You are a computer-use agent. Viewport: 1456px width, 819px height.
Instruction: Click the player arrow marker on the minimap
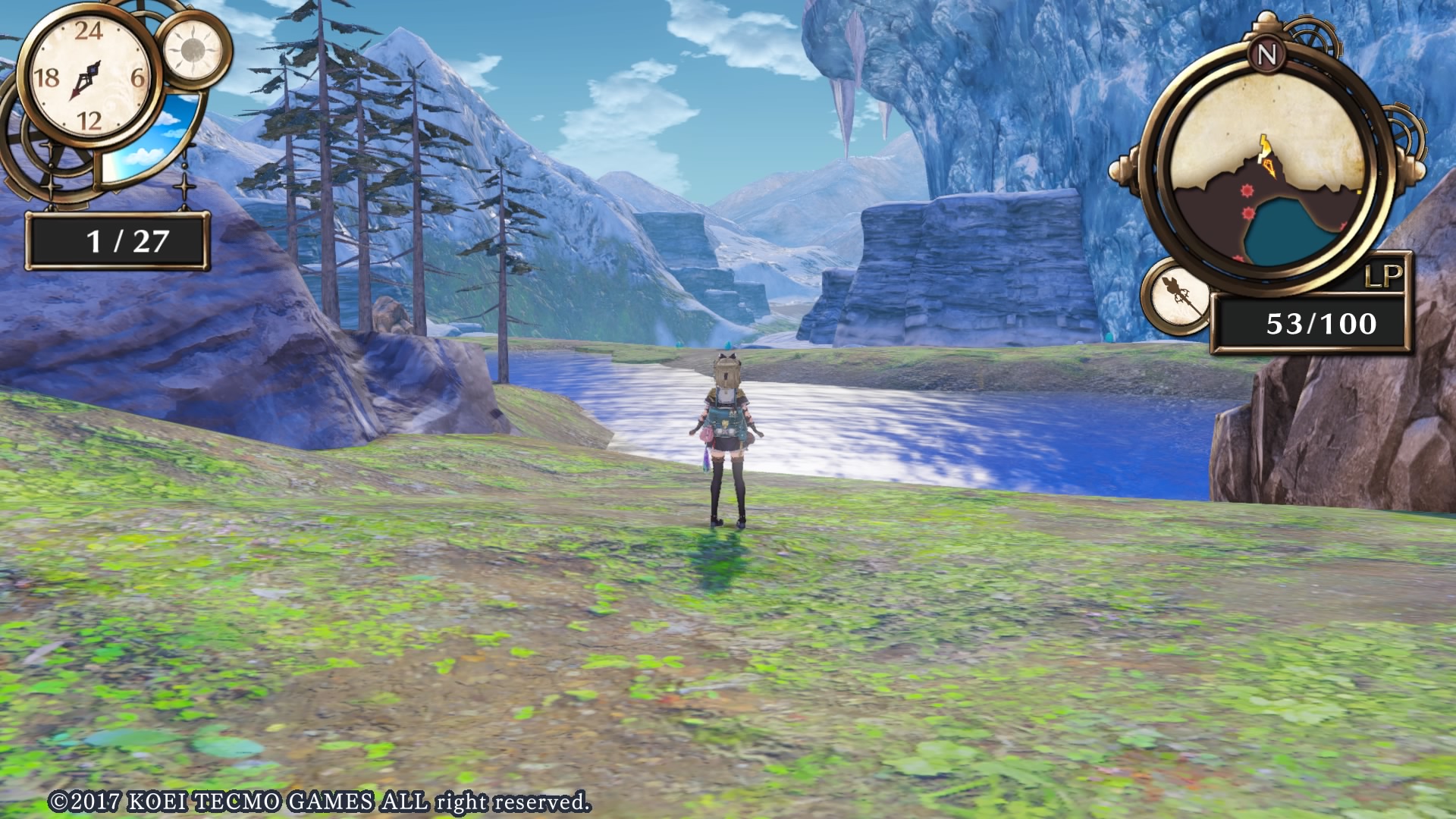tap(1269, 167)
